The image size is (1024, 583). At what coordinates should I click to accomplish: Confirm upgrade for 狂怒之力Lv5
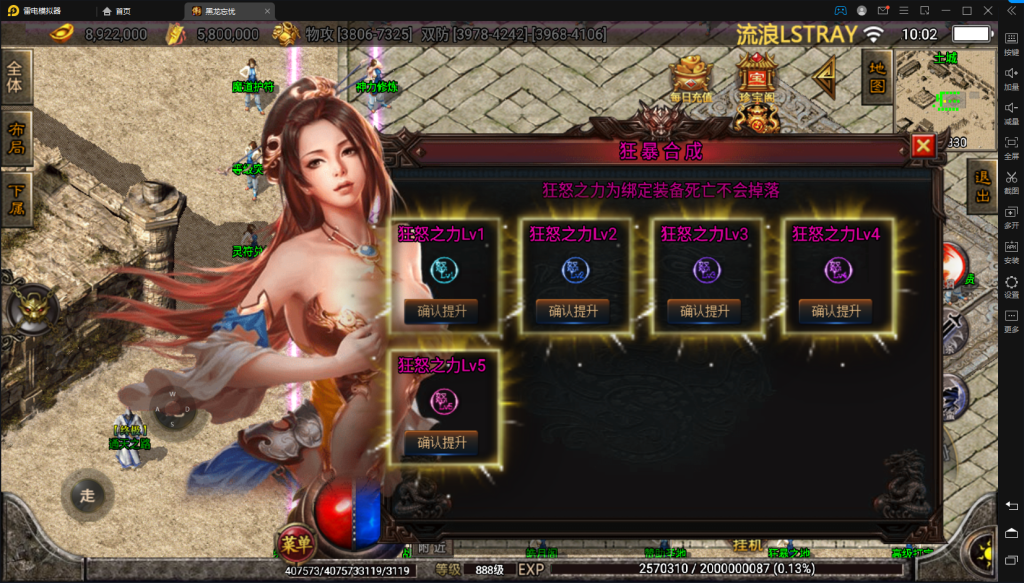[x=441, y=442]
